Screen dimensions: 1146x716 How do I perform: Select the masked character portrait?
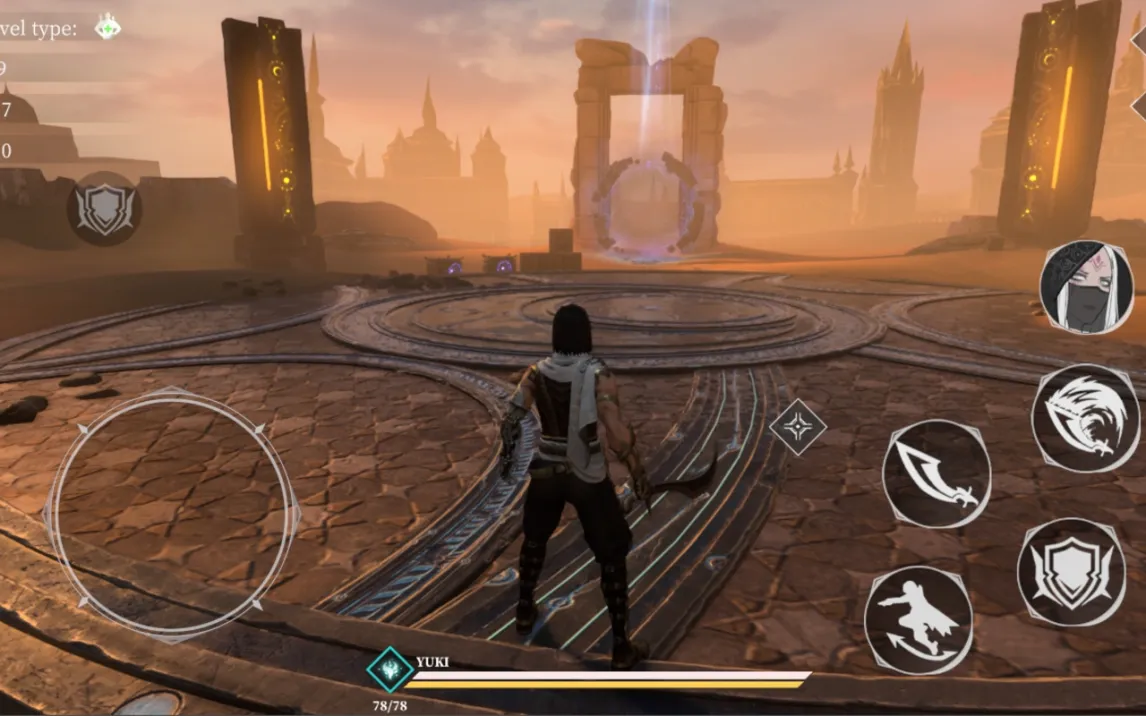pos(1086,286)
